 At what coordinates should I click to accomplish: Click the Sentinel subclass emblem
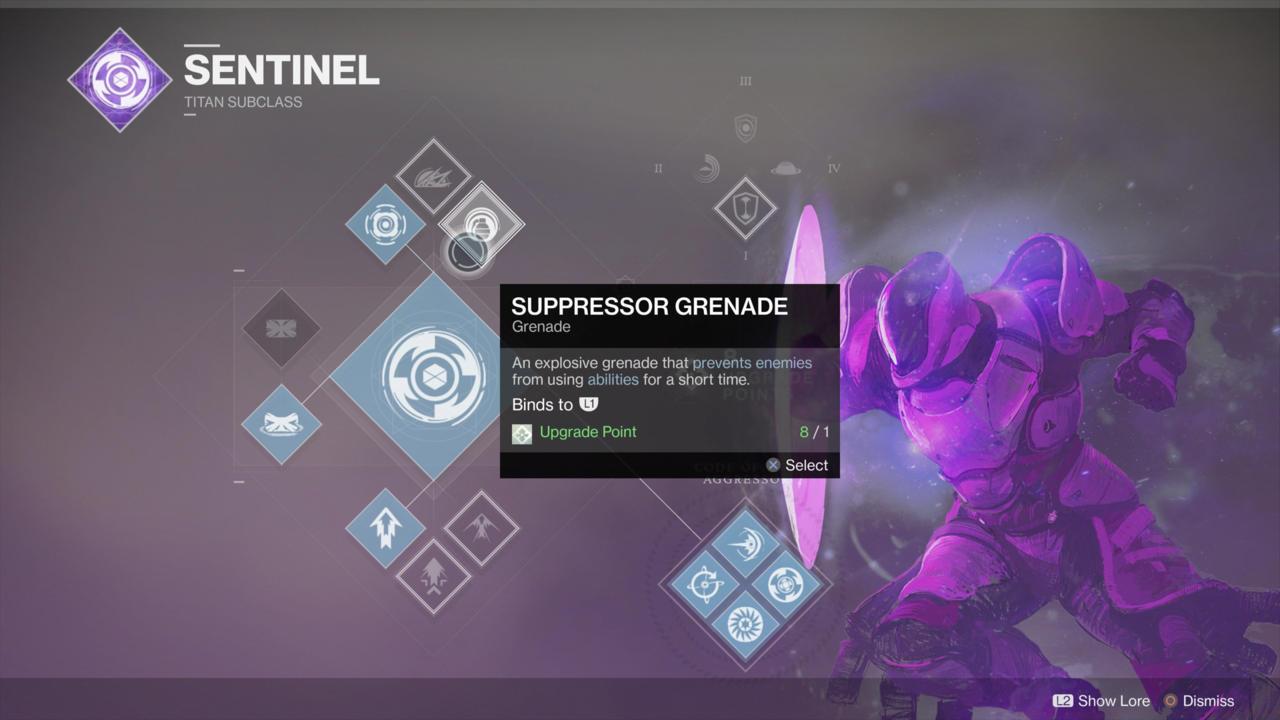(120, 80)
